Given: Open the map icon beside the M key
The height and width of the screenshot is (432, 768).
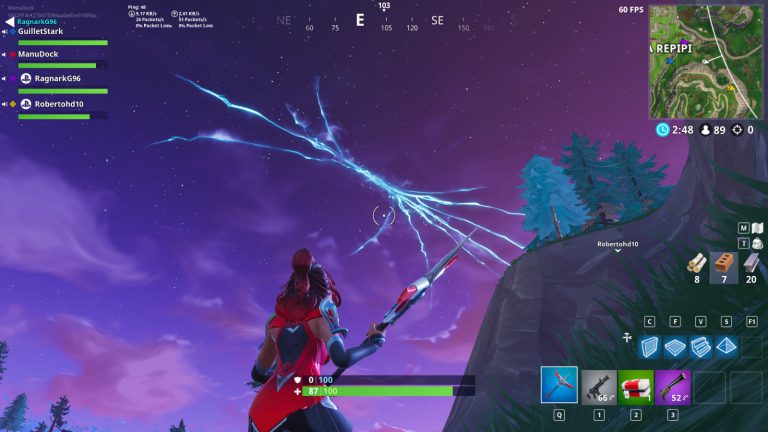Looking at the screenshot, I should pyautogui.click(x=757, y=228).
